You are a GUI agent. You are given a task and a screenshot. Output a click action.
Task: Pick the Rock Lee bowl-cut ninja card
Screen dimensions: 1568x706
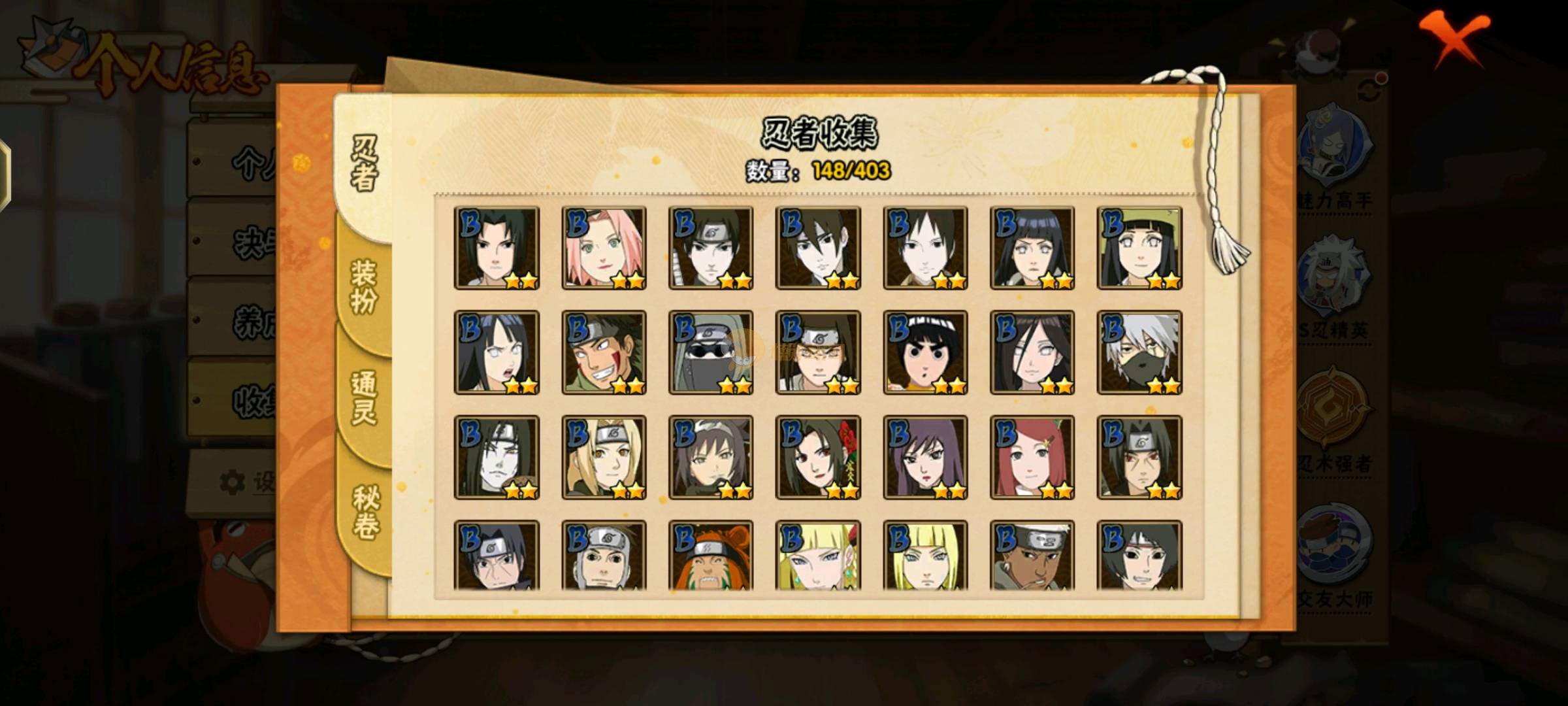click(925, 353)
